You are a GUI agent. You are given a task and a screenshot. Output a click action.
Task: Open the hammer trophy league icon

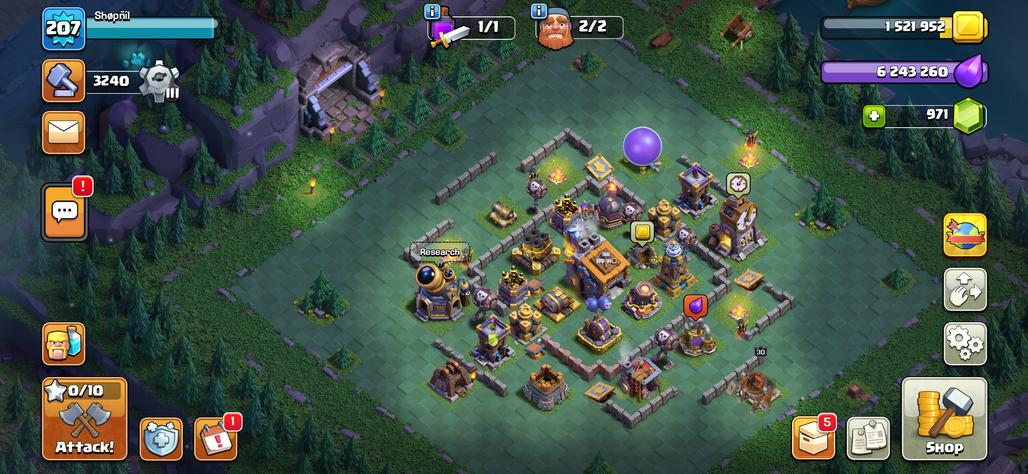[63, 81]
